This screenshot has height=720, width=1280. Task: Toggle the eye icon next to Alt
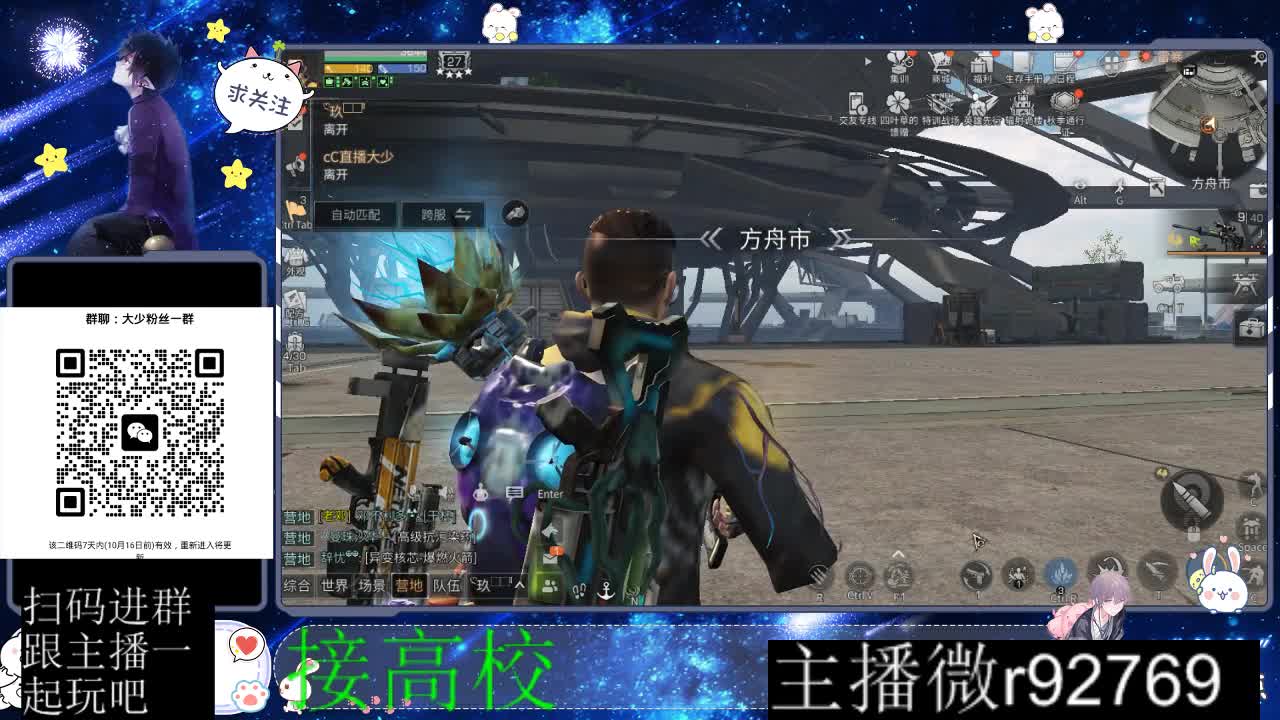coord(1078,186)
